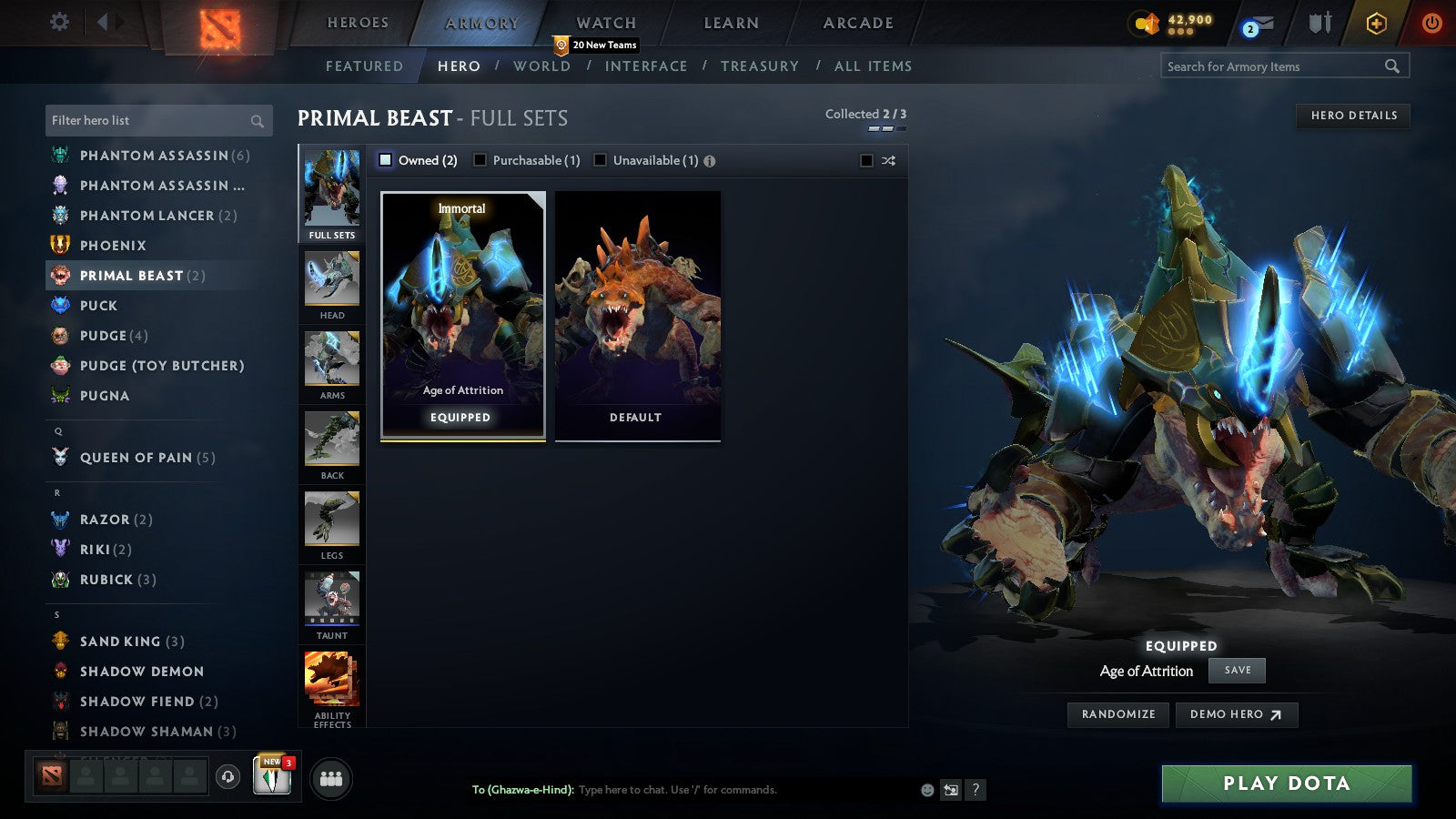
Task: Check the Owned items filter
Action: [x=386, y=159]
